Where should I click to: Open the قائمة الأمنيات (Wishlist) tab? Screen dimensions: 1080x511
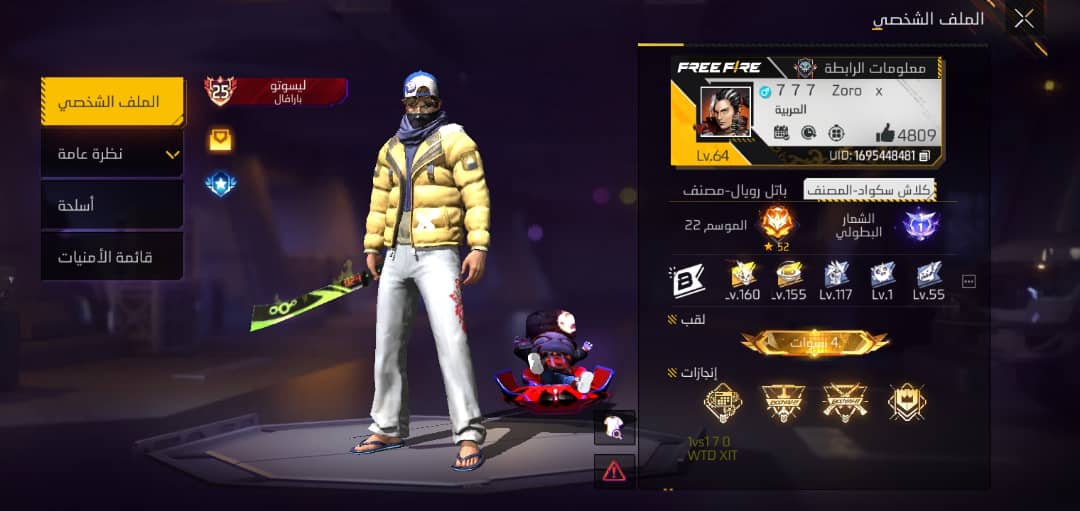tap(112, 257)
